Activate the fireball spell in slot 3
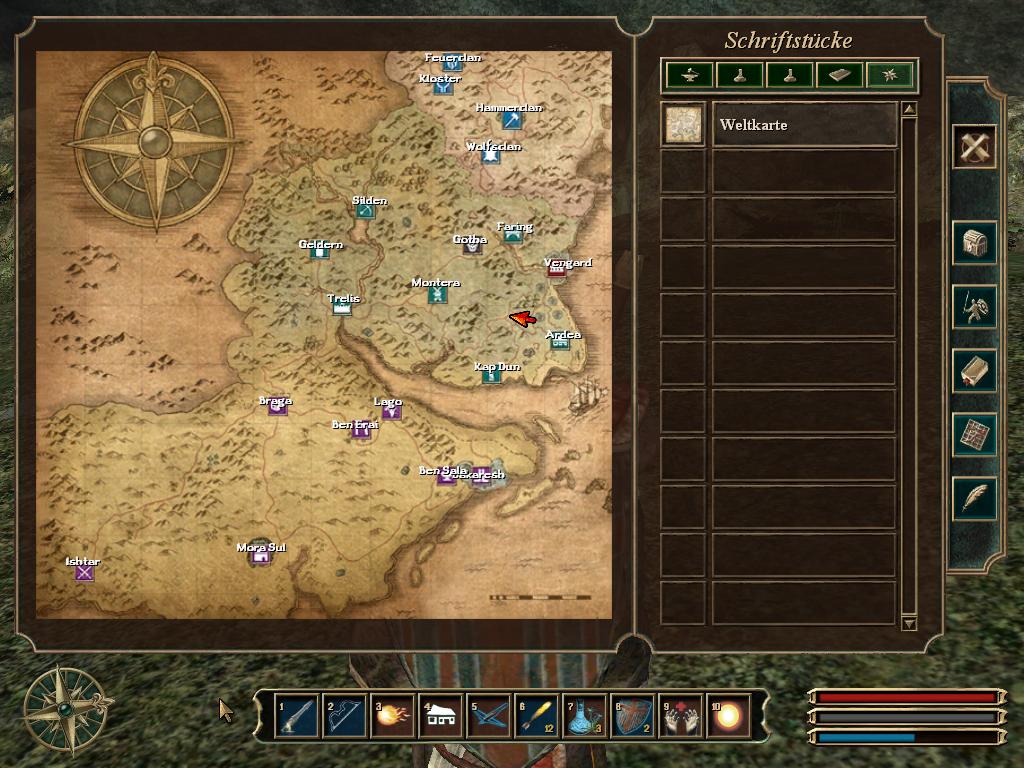Image resolution: width=1024 pixels, height=768 pixels. coord(392,716)
